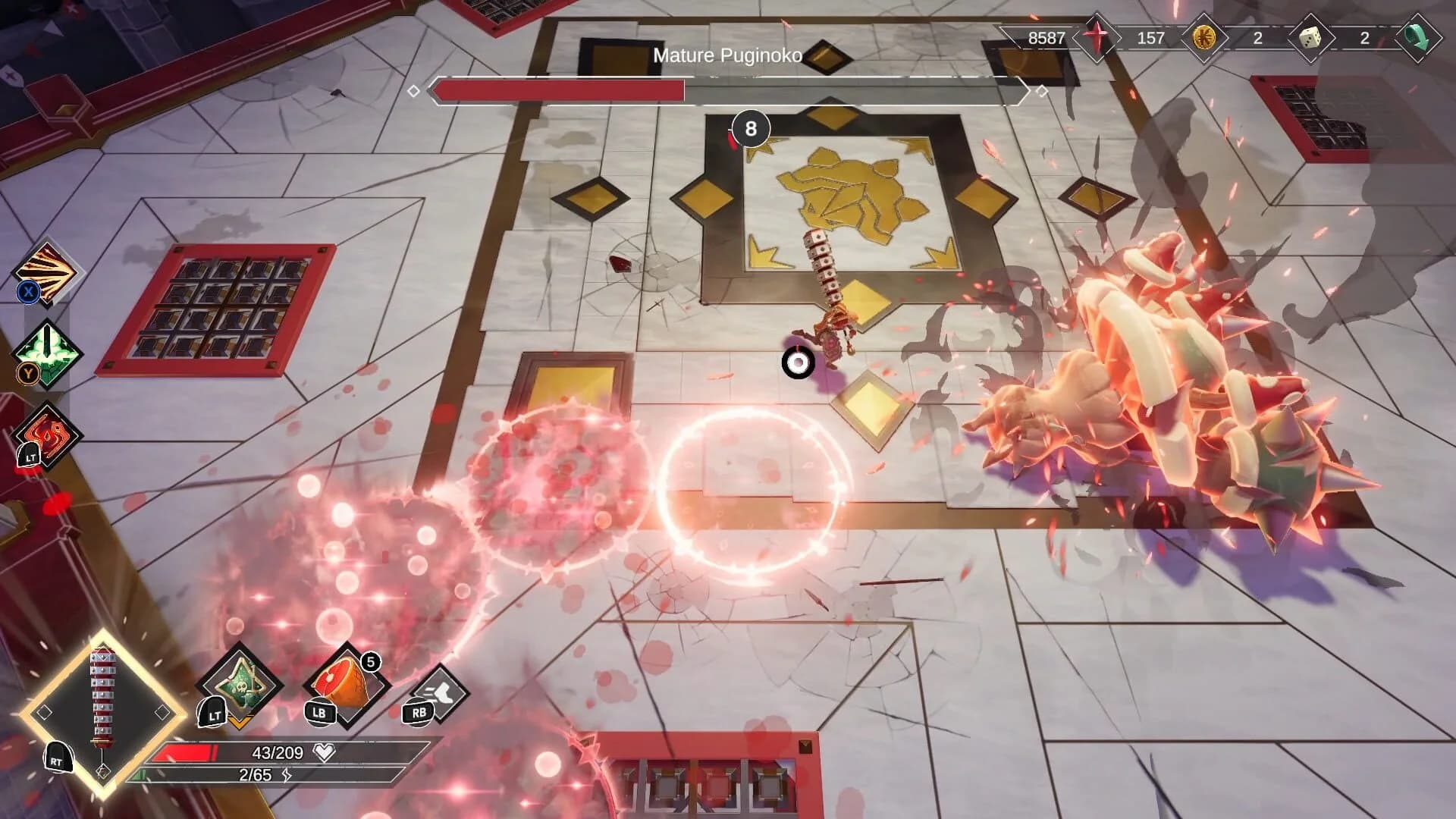Viewport: 1456px width, 819px height.
Task: Click the damage counter showing 8
Action: coord(752,129)
